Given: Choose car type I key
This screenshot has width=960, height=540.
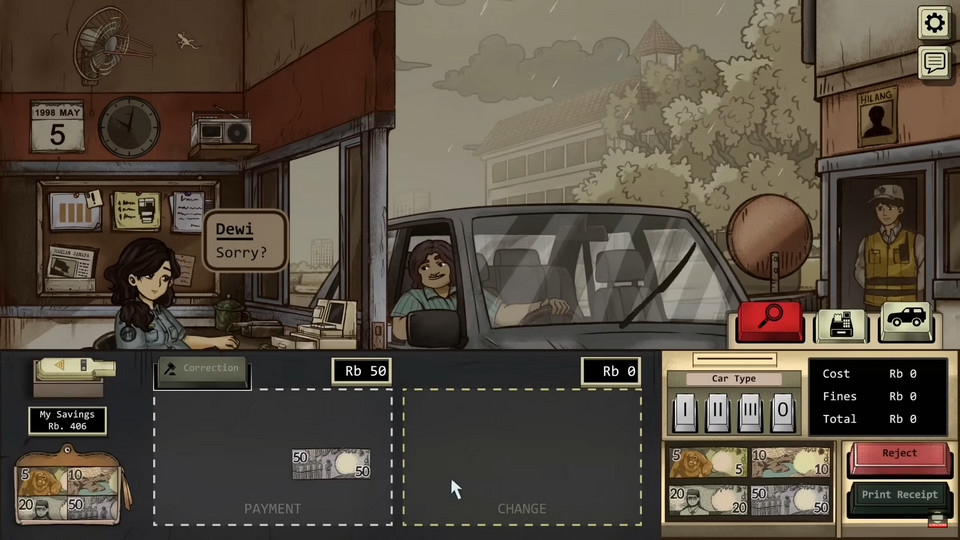Looking at the screenshot, I should coord(684,410).
